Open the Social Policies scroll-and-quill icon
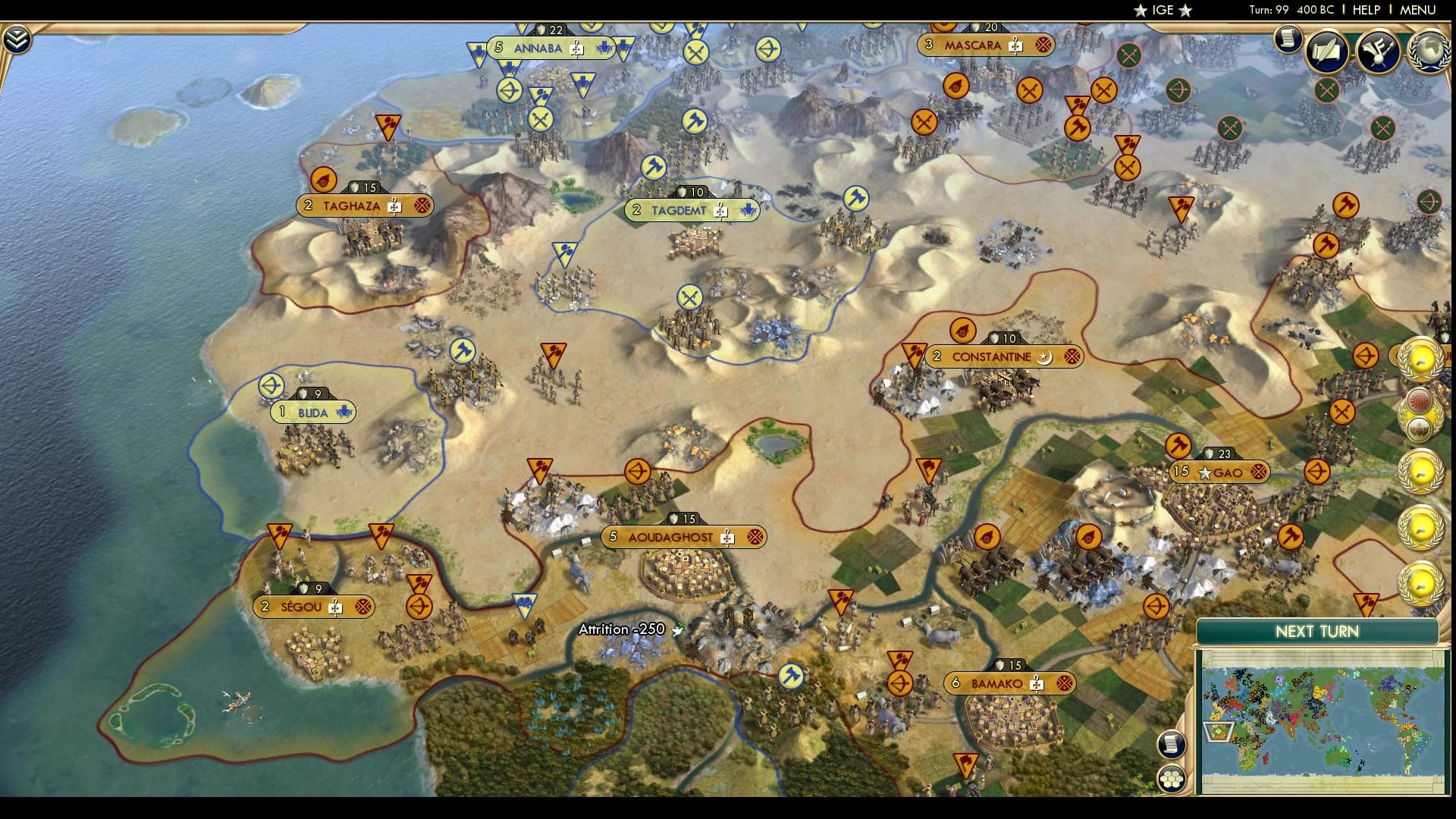The width and height of the screenshot is (1456, 819). point(1327,51)
